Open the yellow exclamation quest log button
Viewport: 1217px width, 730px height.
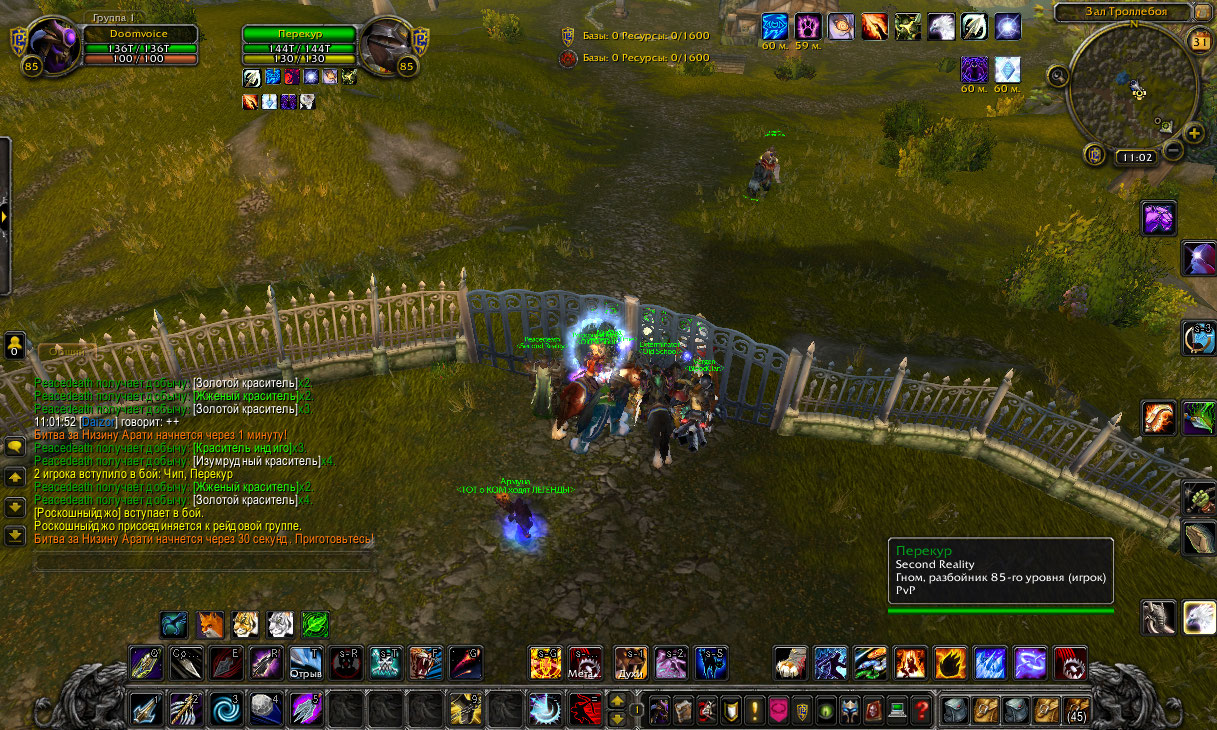tap(754, 711)
